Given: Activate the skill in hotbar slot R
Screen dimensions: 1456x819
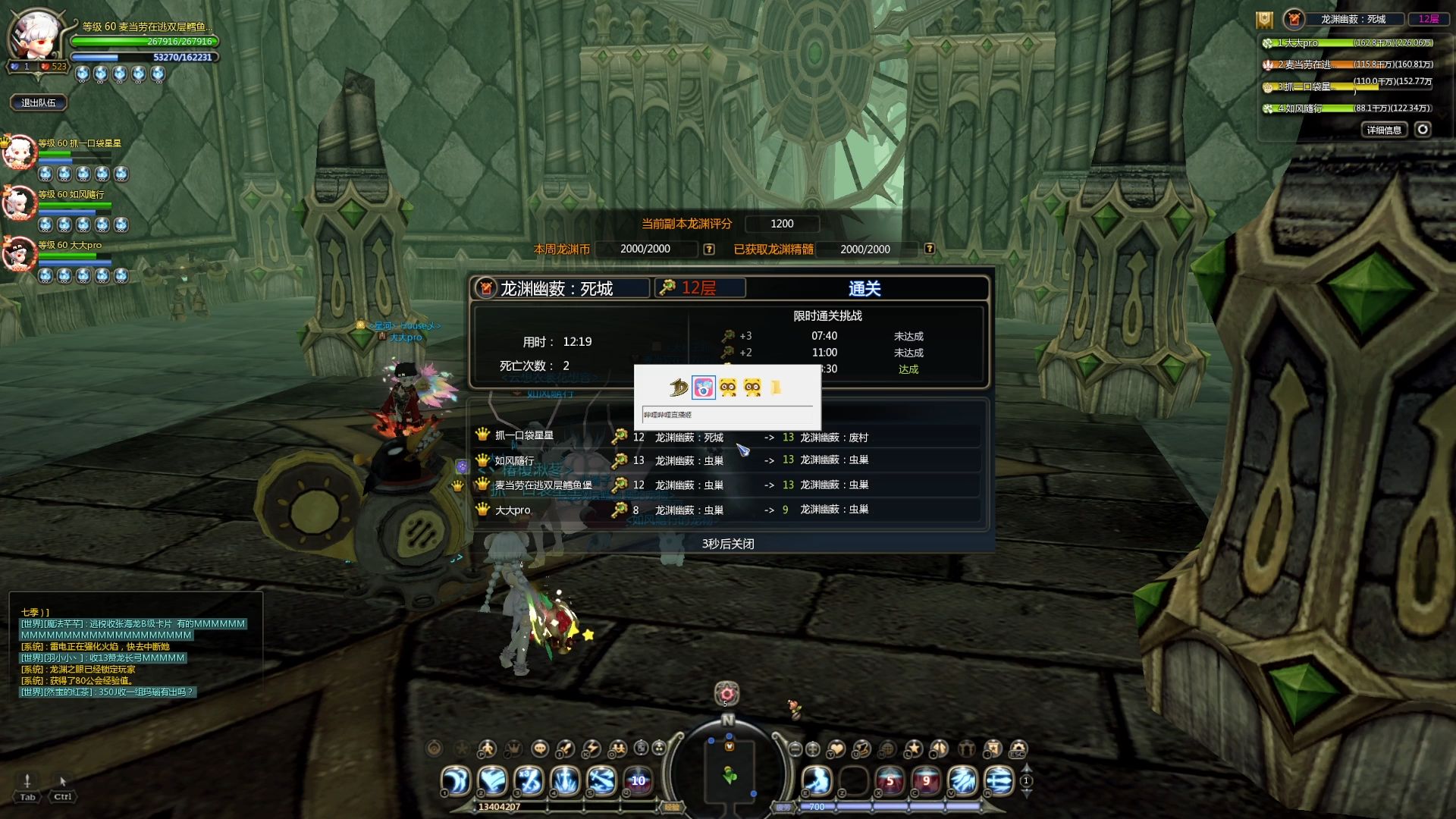Looking at the screenshot, I should (x=999, y=780).
